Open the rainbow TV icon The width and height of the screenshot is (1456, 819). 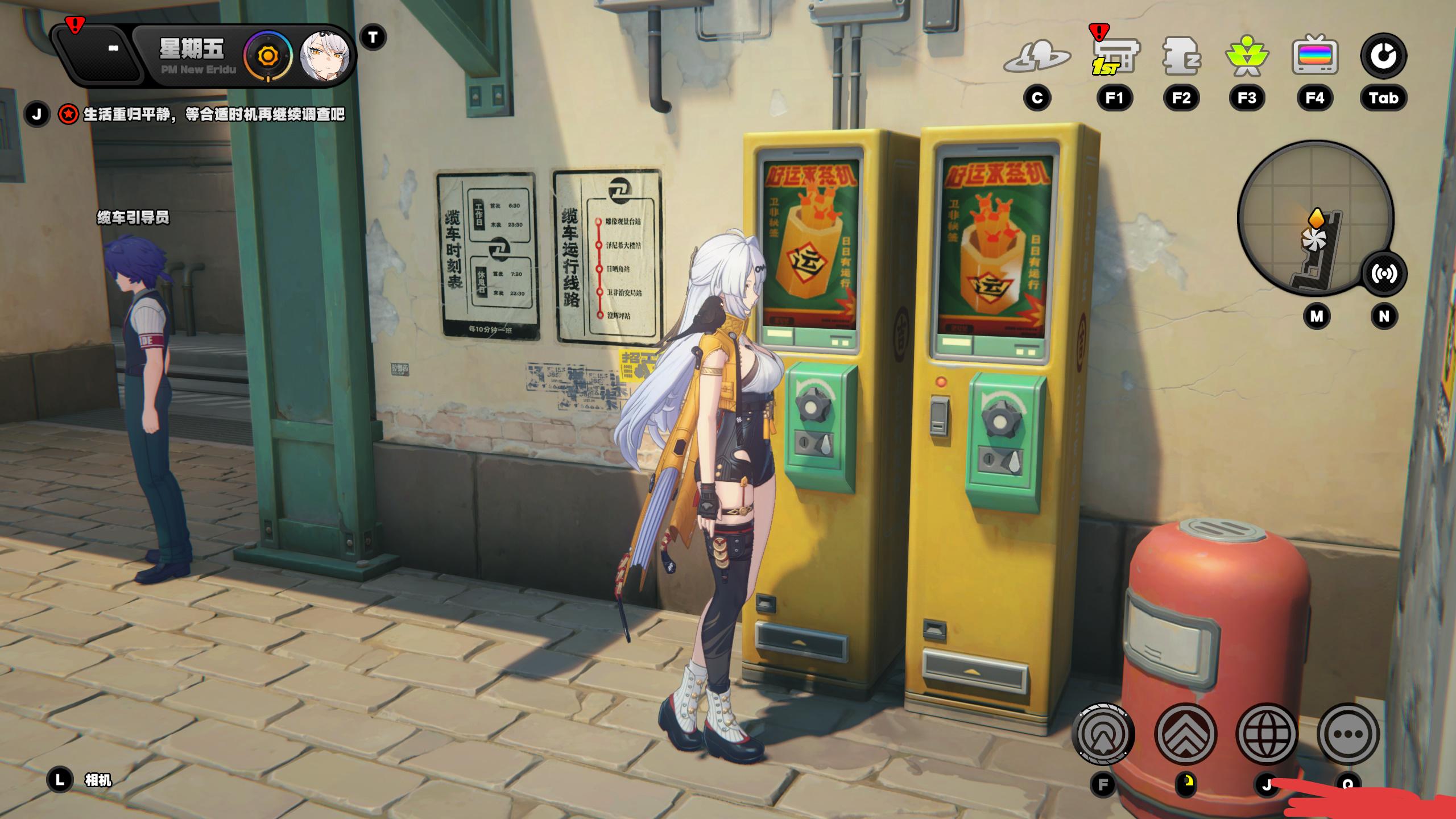pos(1314,57)
